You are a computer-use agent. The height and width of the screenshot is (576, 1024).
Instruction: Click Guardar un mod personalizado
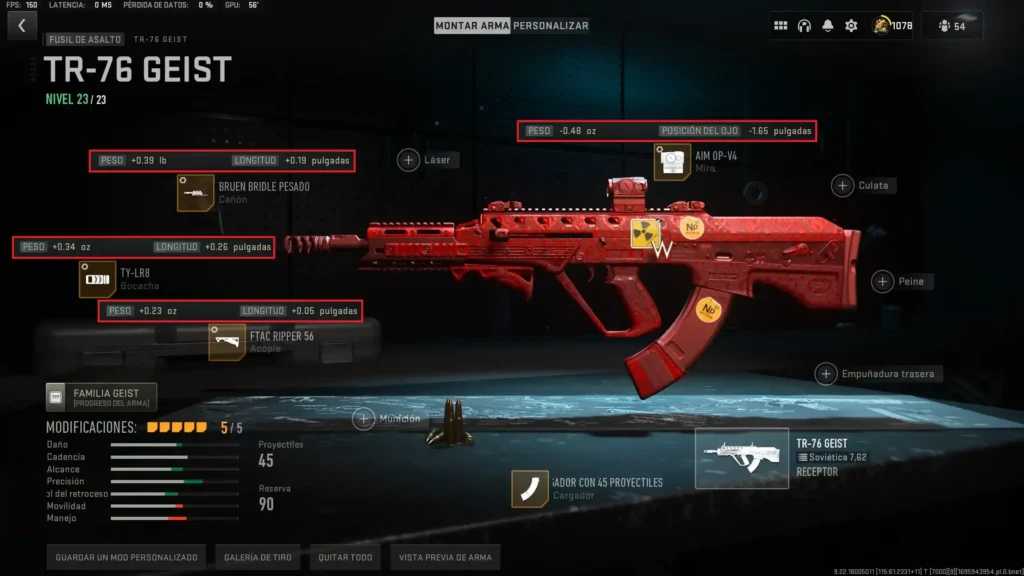tap(126, 557)
